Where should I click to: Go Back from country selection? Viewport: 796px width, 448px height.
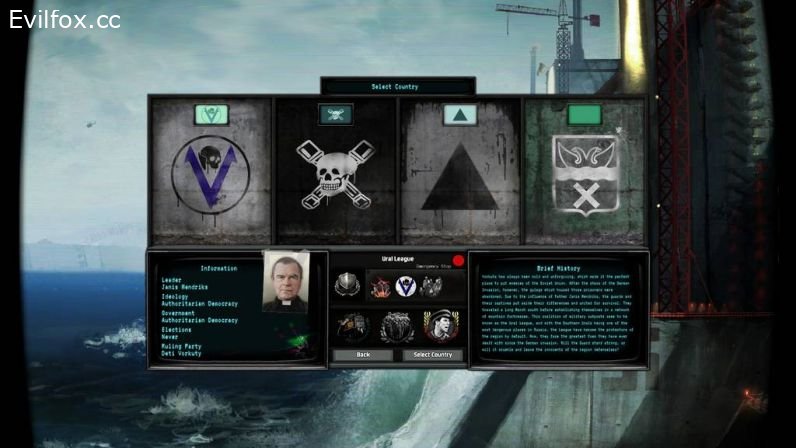point(363,354)
